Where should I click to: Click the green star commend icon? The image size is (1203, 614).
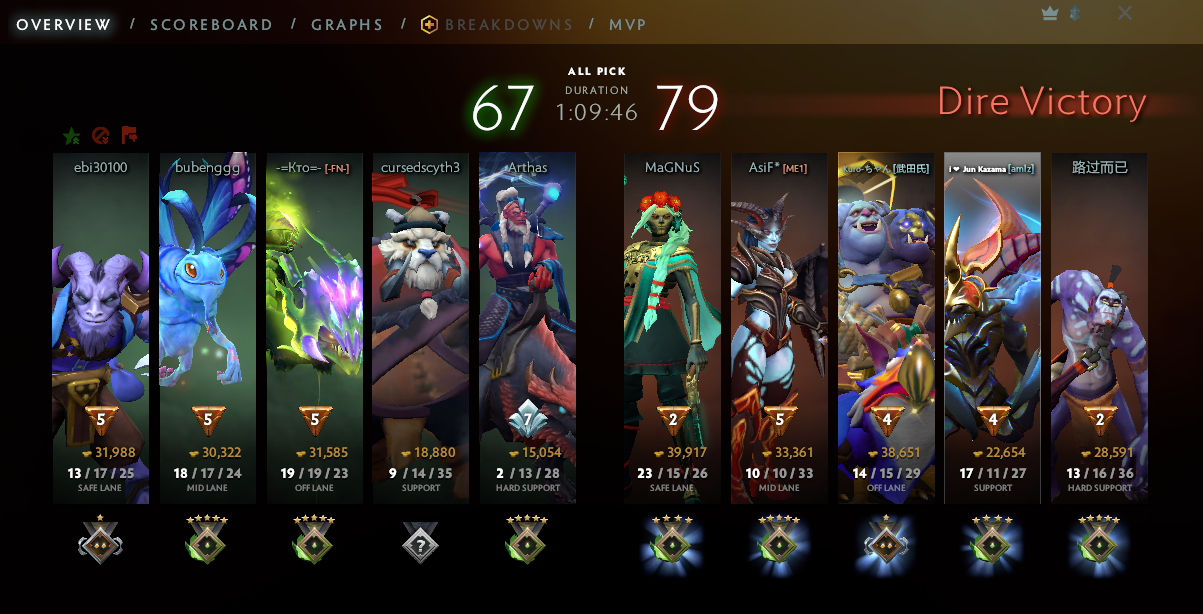coord(72,136)
